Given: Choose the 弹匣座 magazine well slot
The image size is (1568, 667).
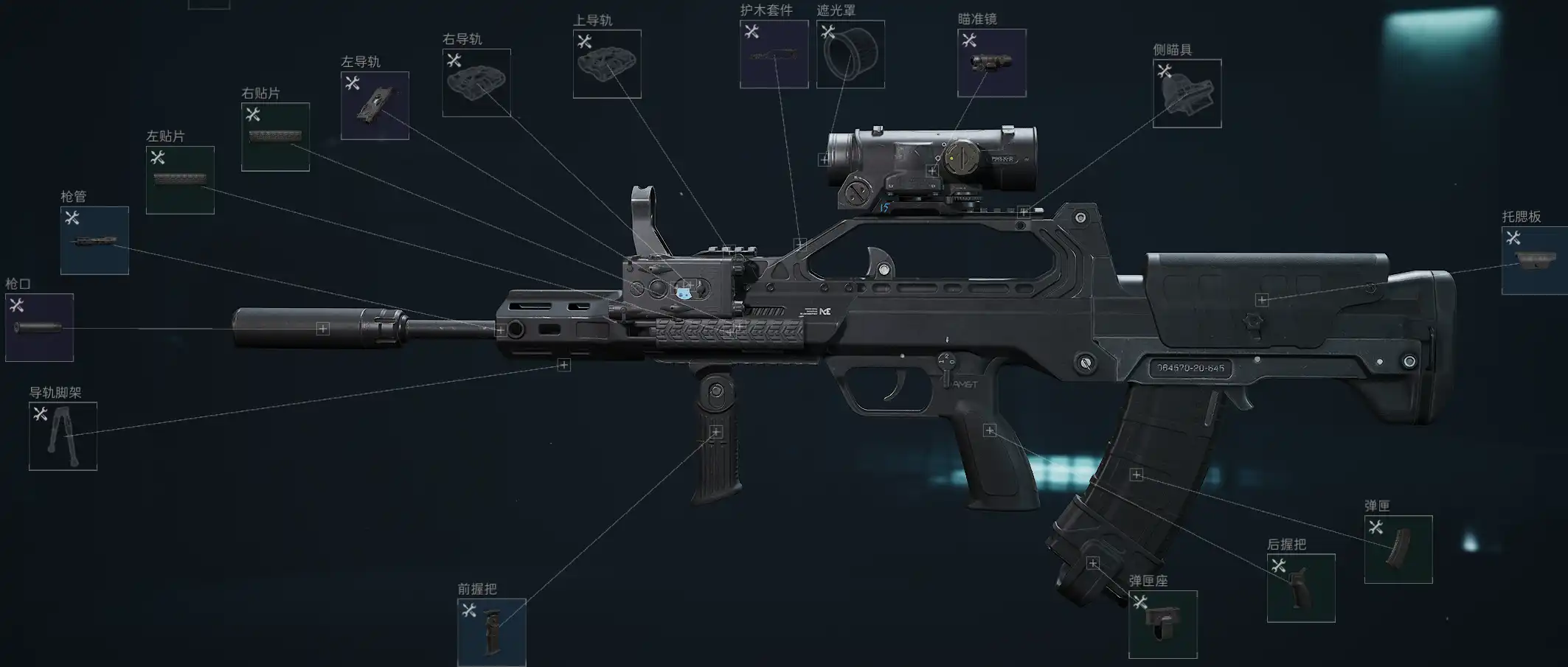Looking at the screenshot, I should 1162,624.
